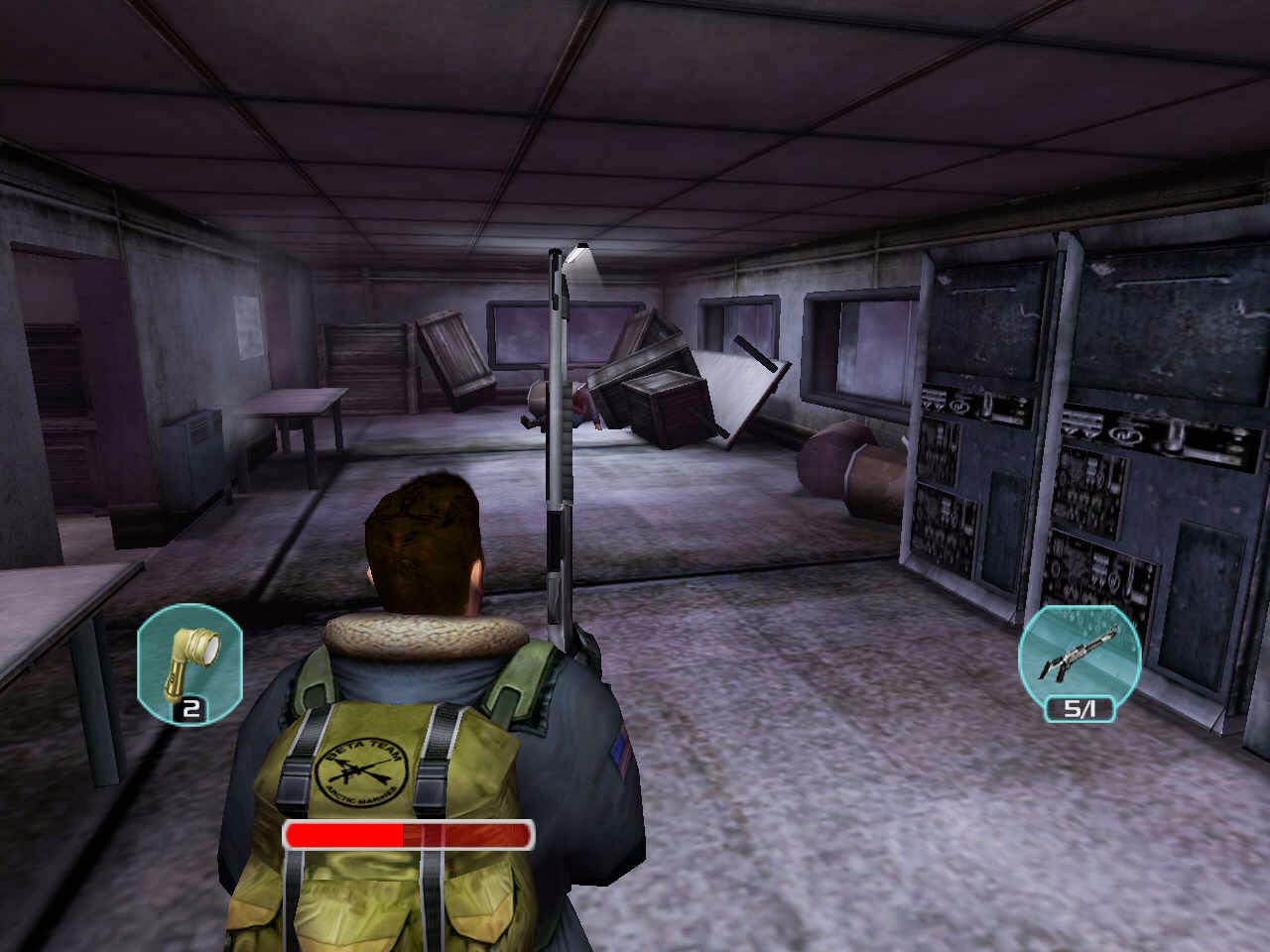Click the '2' flashlight quantity counter

coord(191,710)
